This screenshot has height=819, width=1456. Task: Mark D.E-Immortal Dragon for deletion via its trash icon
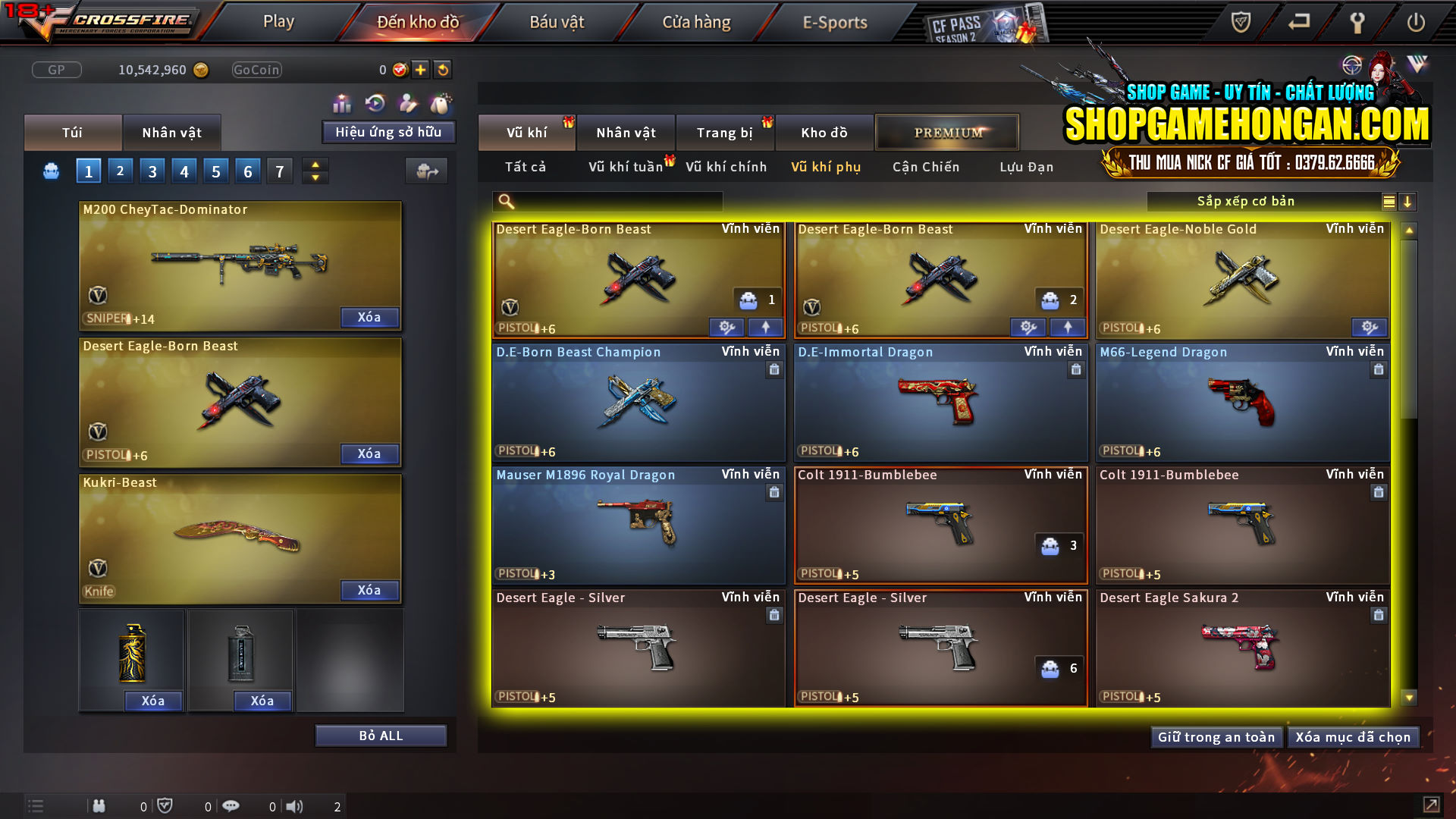1076,370
